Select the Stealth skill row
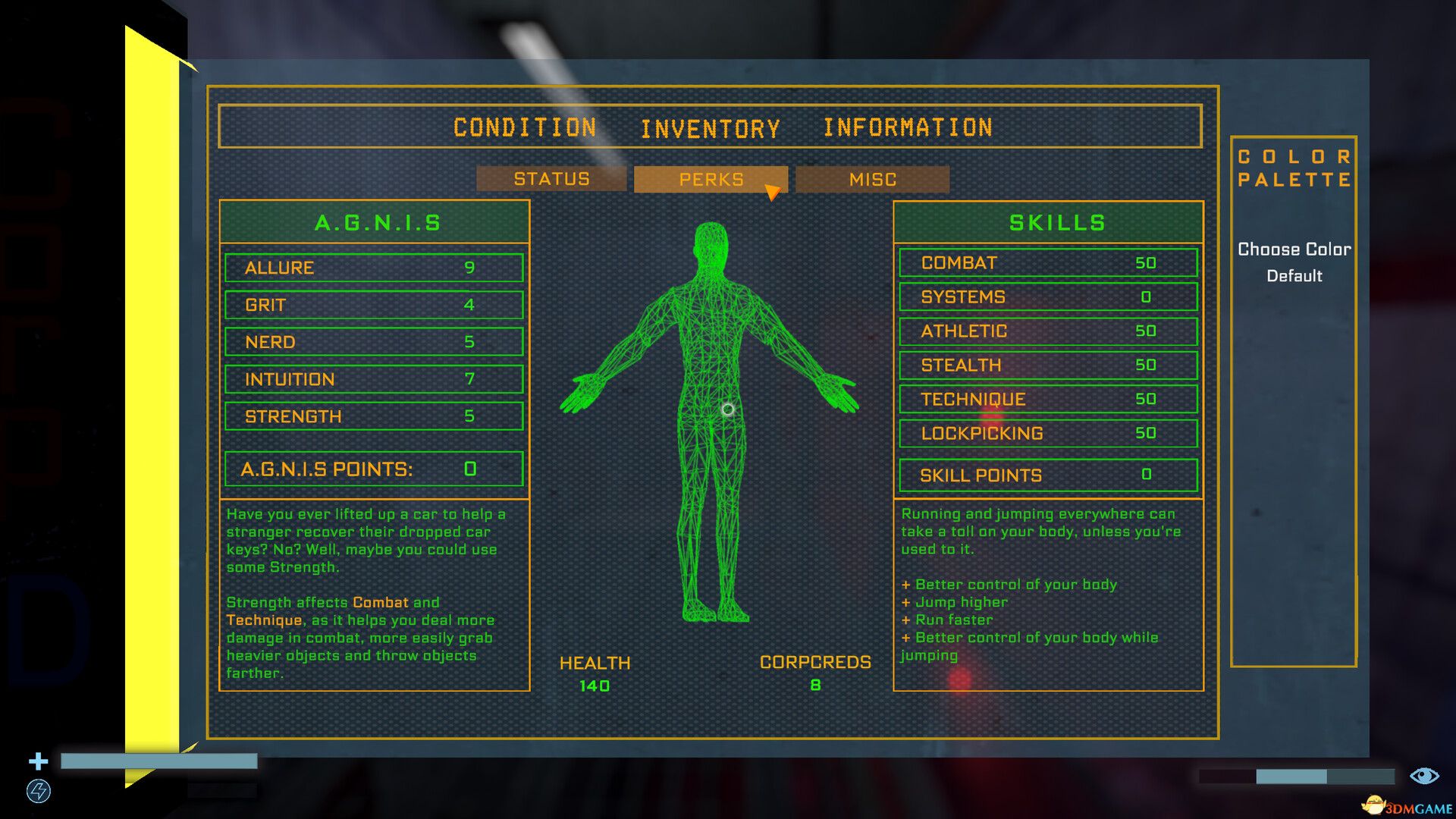This screenshot has height=819, width=1456. [1048, 366]
